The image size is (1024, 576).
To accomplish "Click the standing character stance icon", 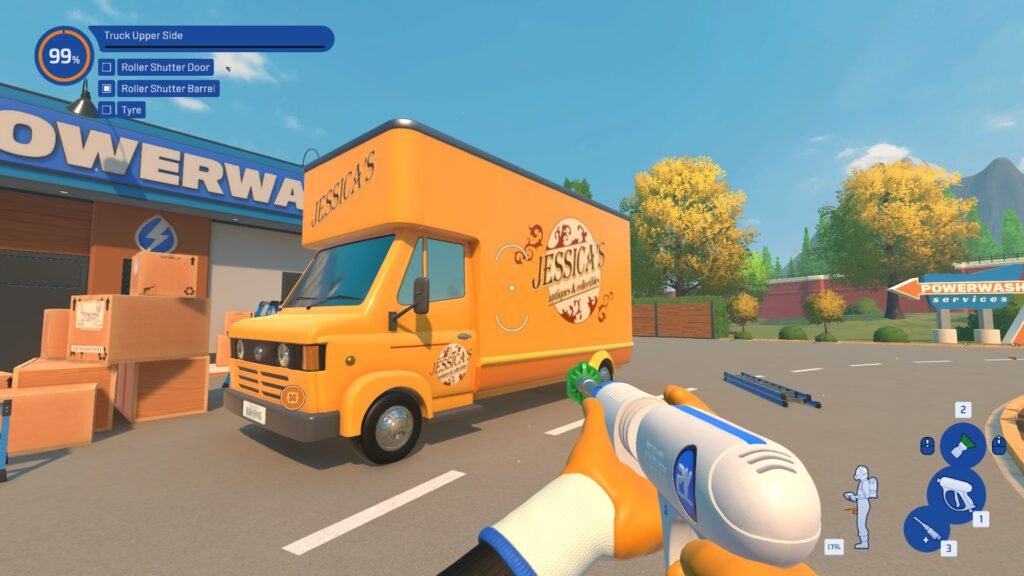I will 862,506.
